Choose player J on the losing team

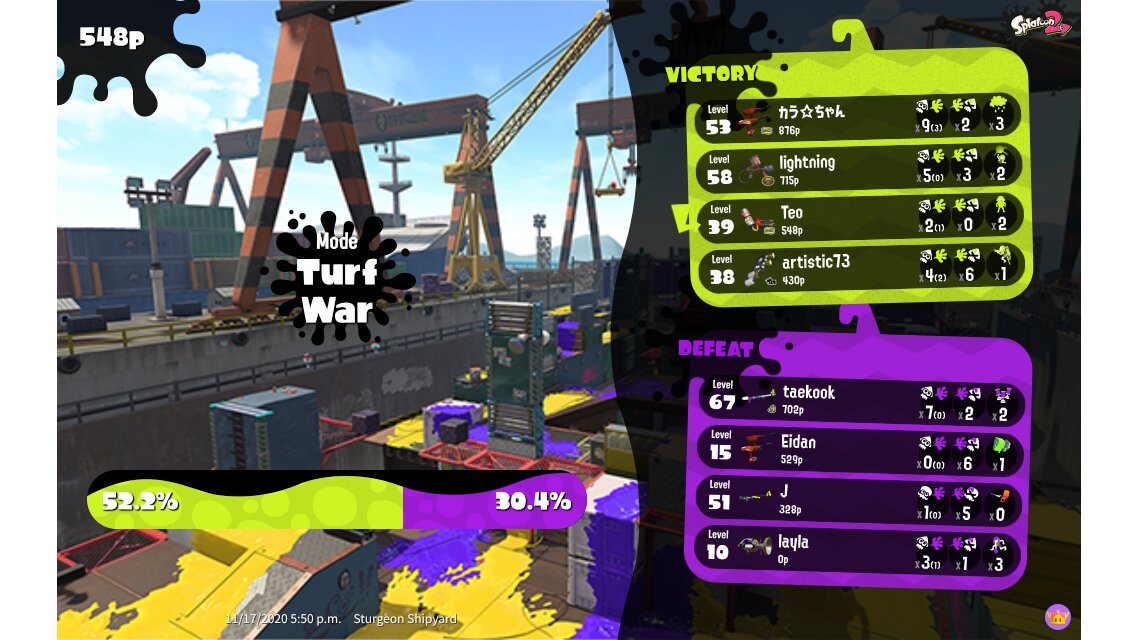pos(860,498)
